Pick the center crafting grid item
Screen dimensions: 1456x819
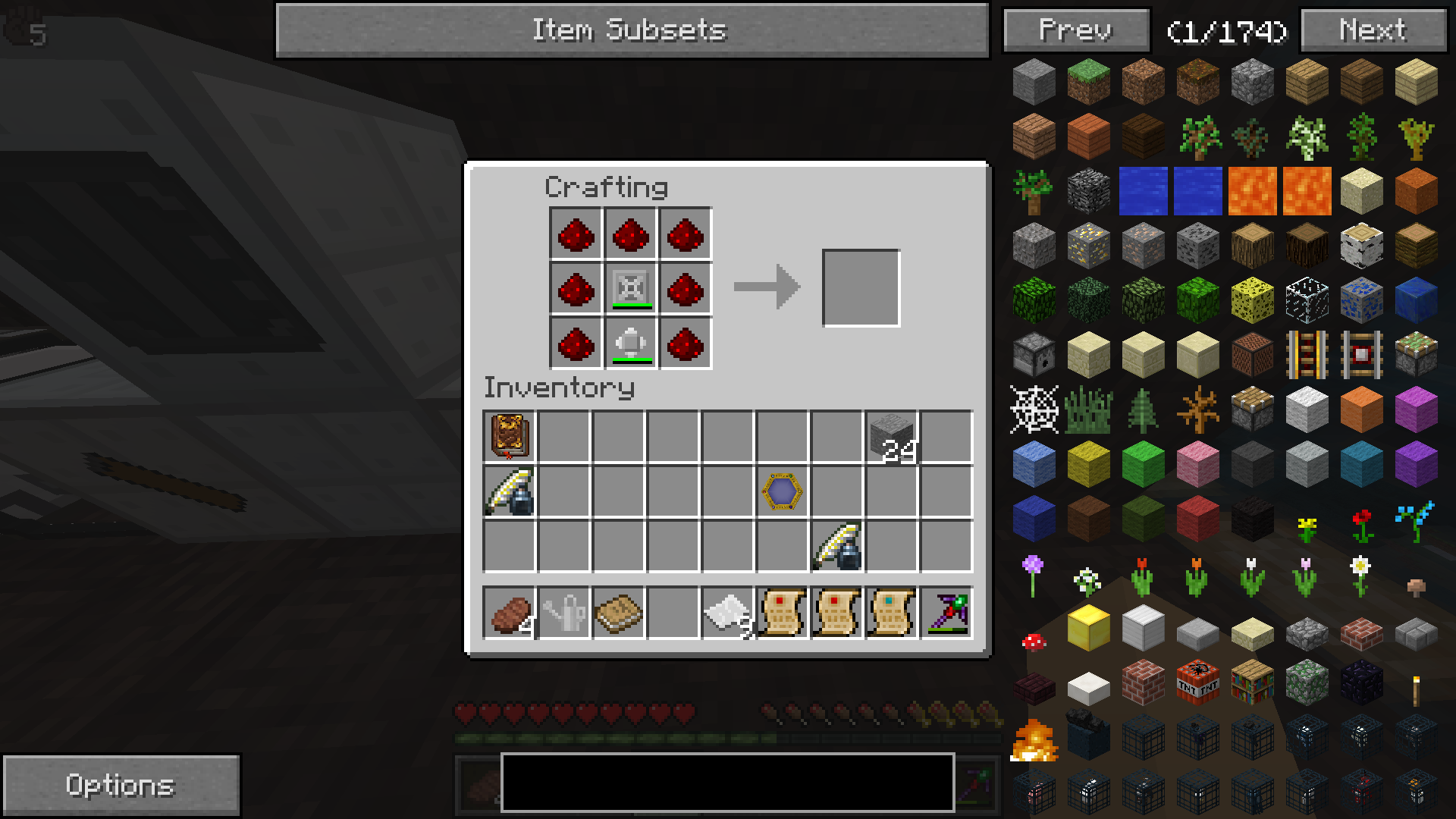point(631,288)
